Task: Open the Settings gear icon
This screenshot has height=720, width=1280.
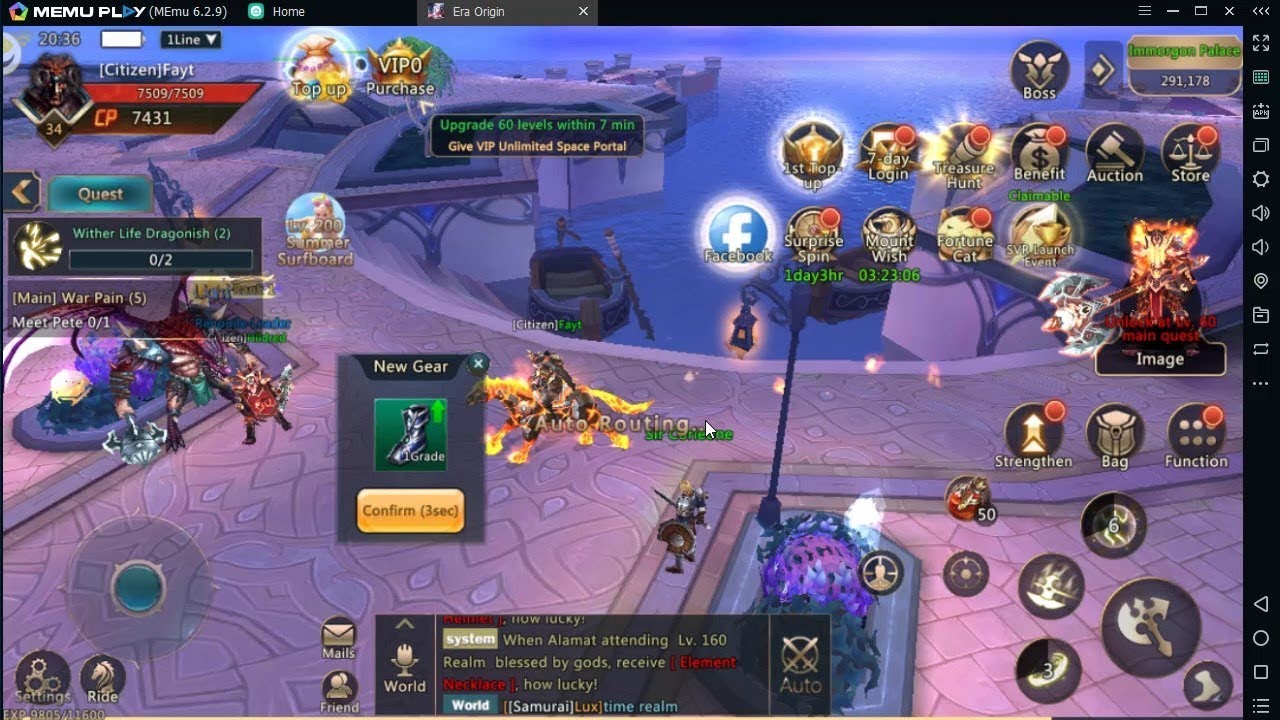Action: click(42, 678)
